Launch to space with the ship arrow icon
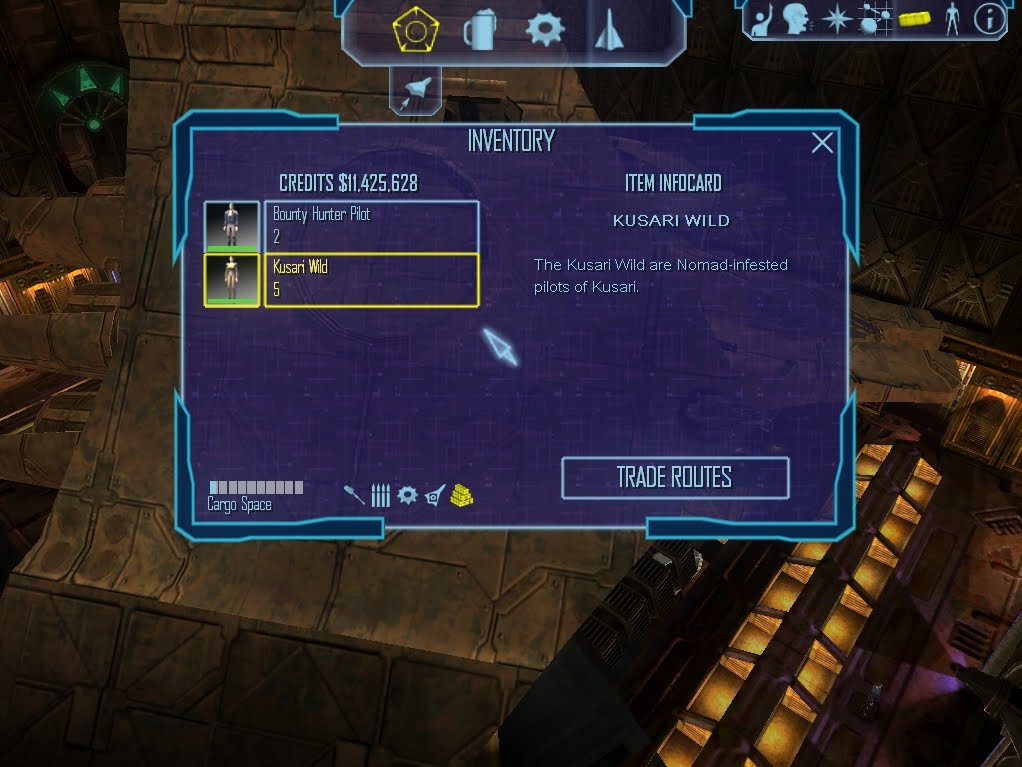 click(415, 90)
